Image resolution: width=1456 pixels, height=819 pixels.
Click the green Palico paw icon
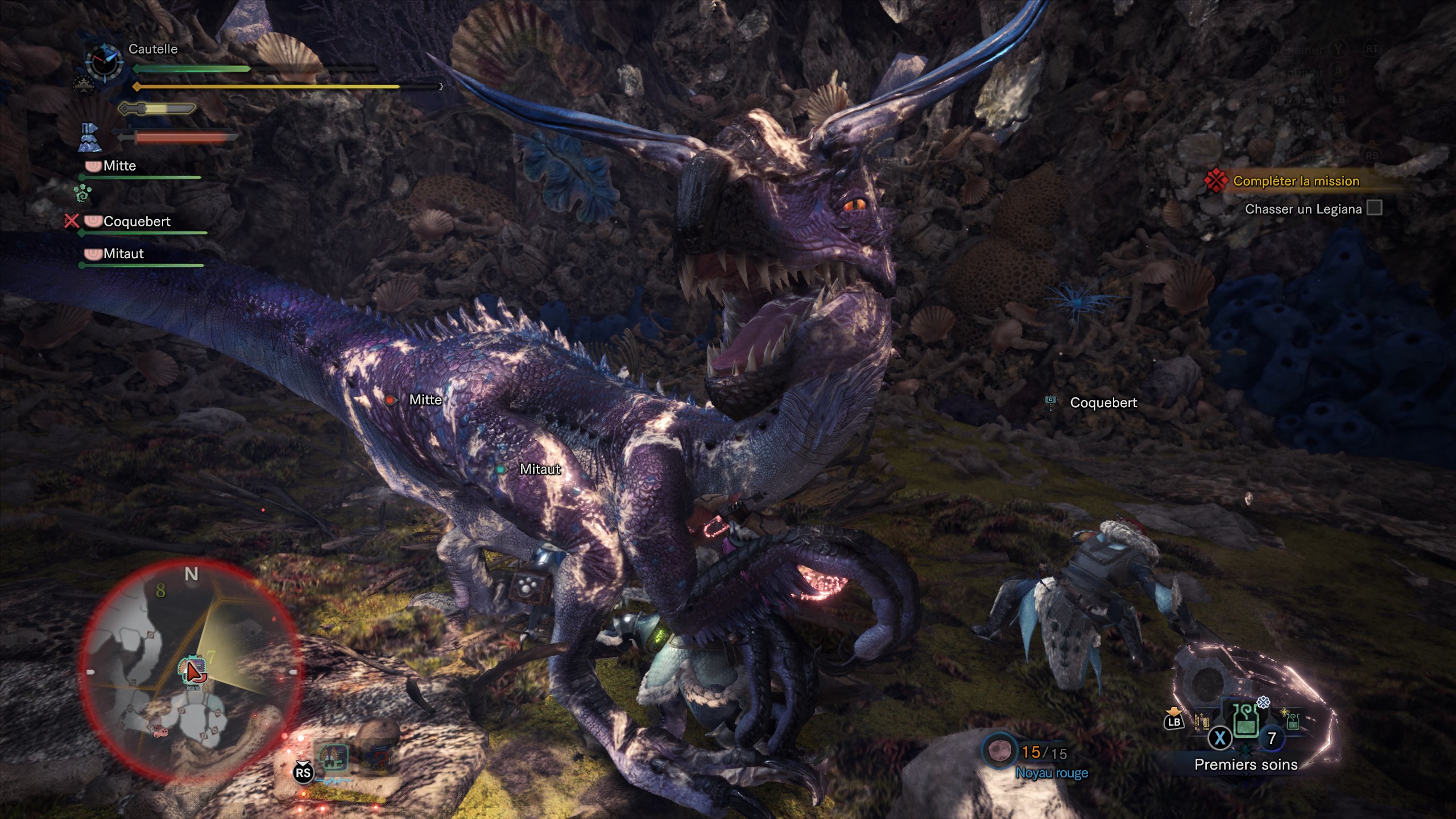point(83,193)
